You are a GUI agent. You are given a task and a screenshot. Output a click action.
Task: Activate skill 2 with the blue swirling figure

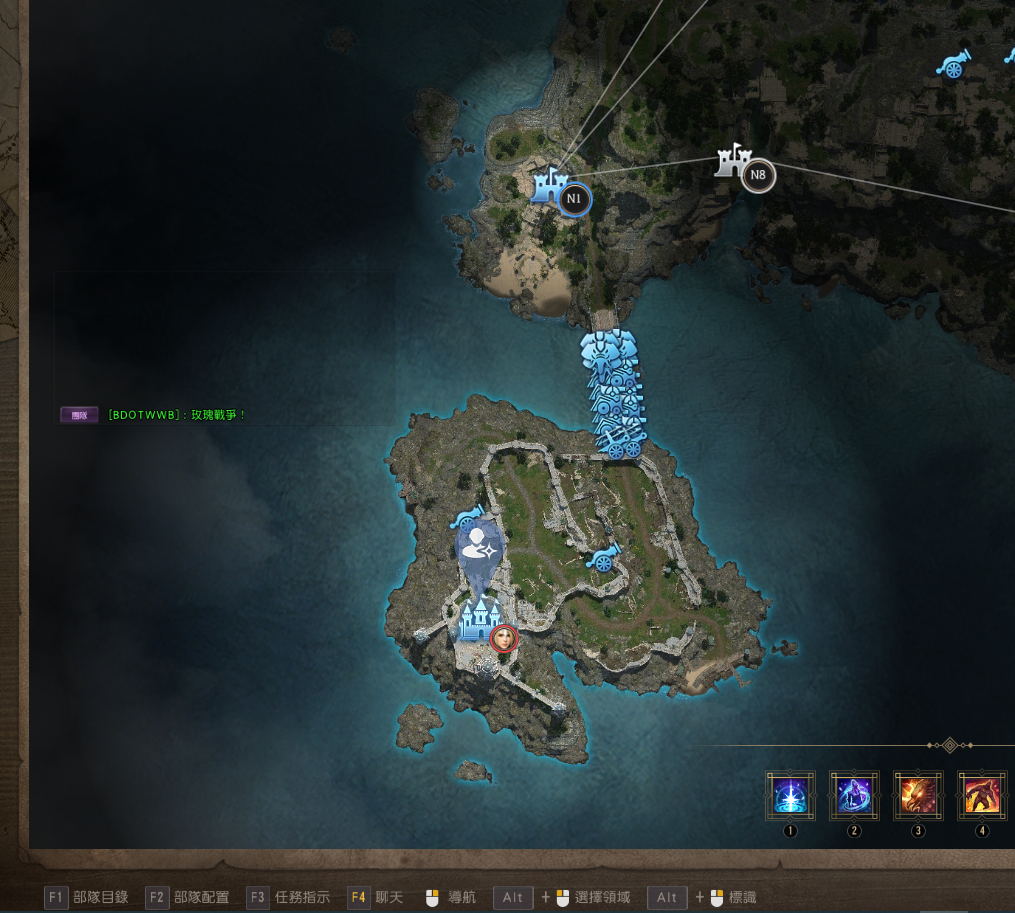pyautogui.click(x=854, y=796)
